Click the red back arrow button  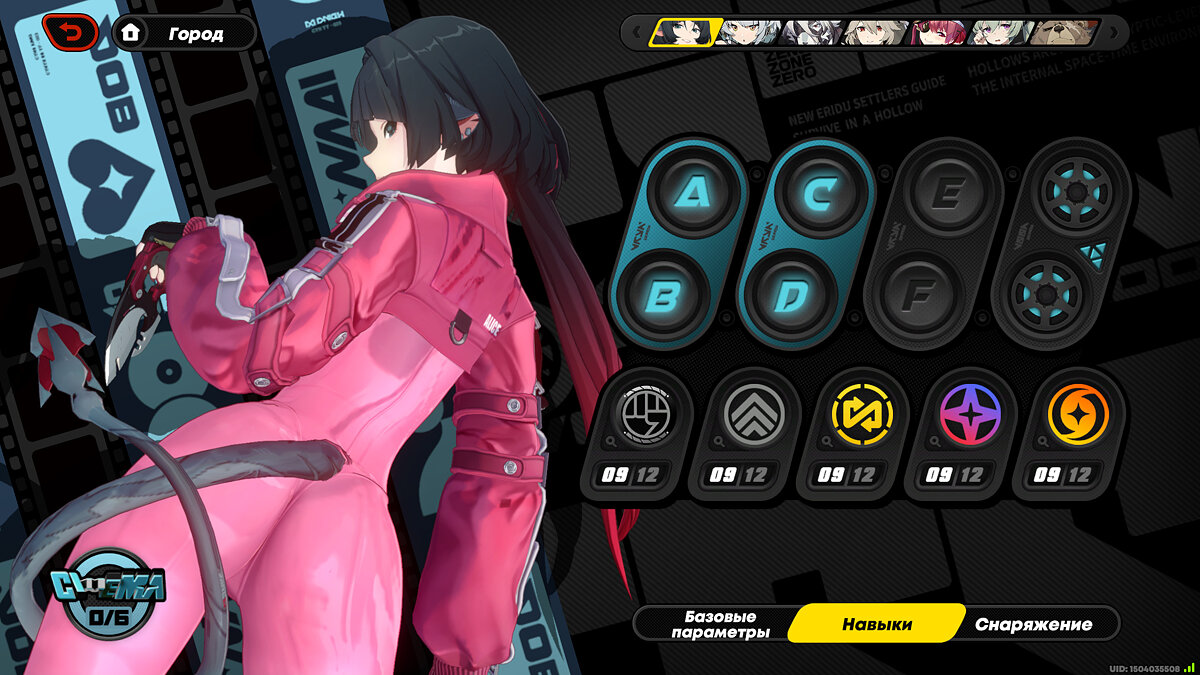point(69,33)
